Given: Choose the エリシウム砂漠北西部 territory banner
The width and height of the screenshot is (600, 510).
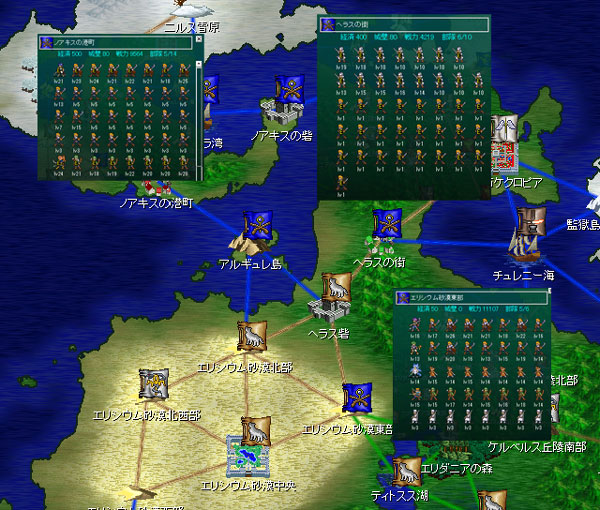Looking at the screenshot, I should [153, 382].
